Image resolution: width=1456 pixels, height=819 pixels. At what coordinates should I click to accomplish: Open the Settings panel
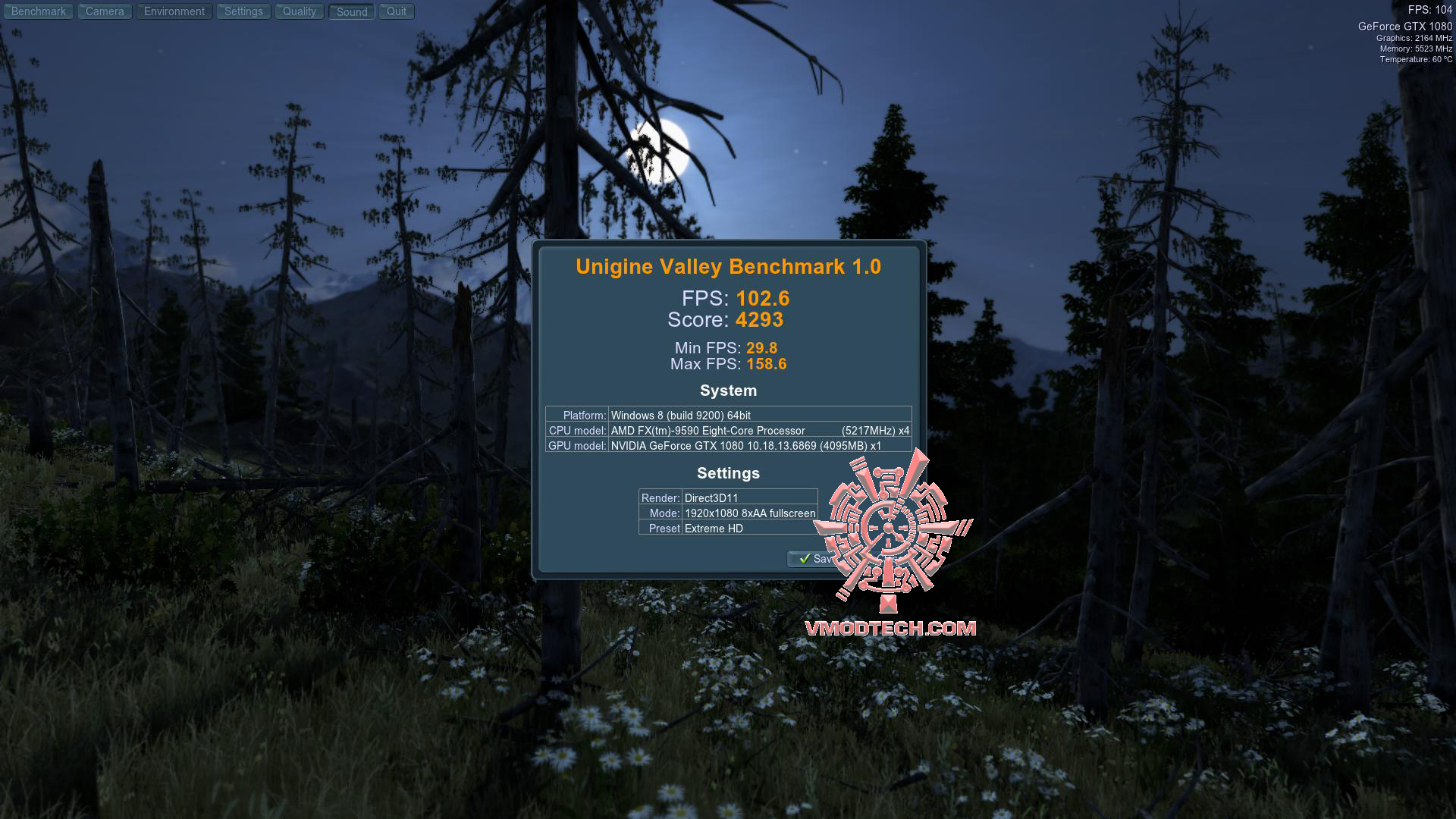pos(243,11)
